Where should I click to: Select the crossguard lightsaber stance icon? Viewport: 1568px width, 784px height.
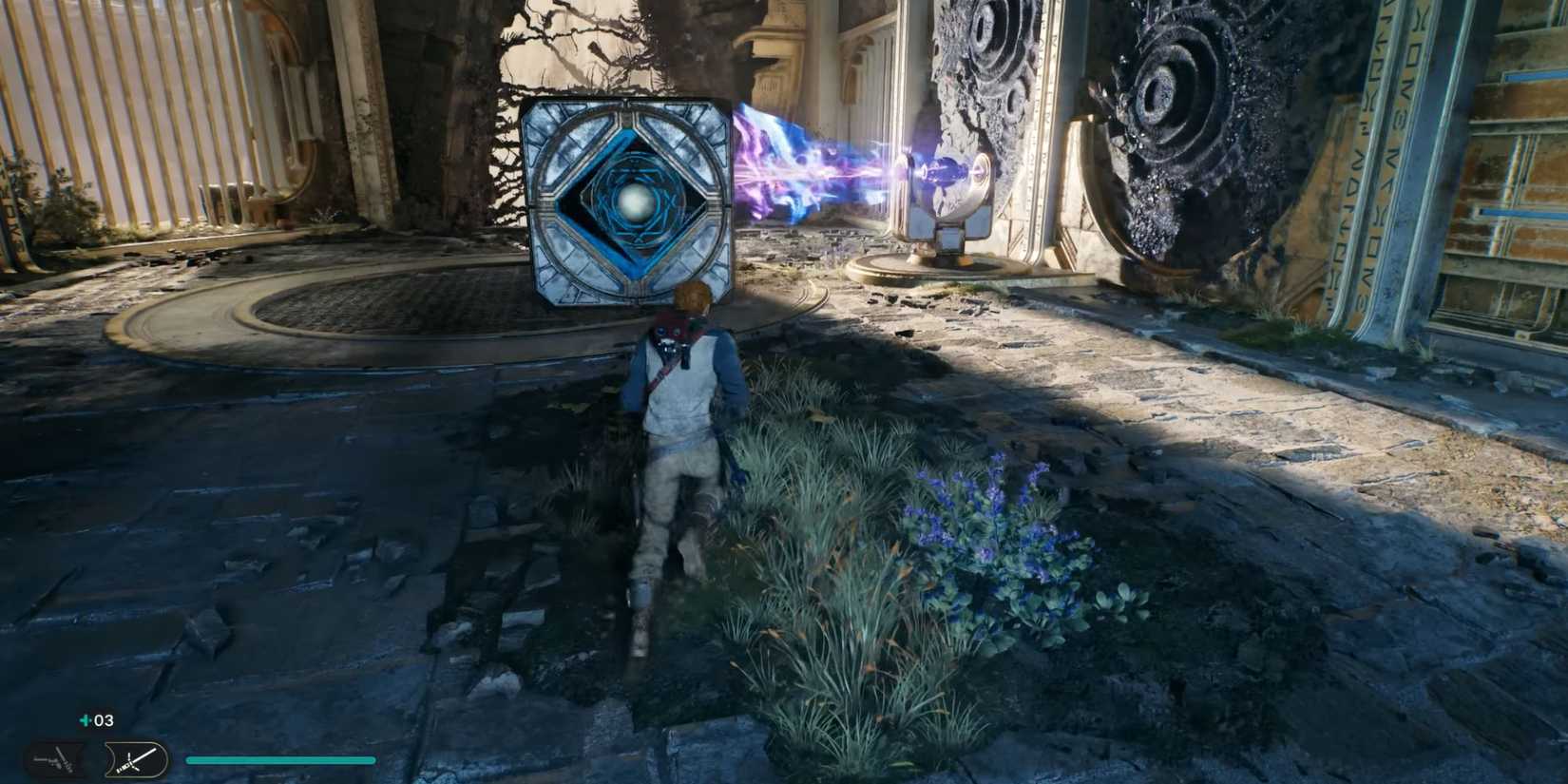(x=131, y=759)
